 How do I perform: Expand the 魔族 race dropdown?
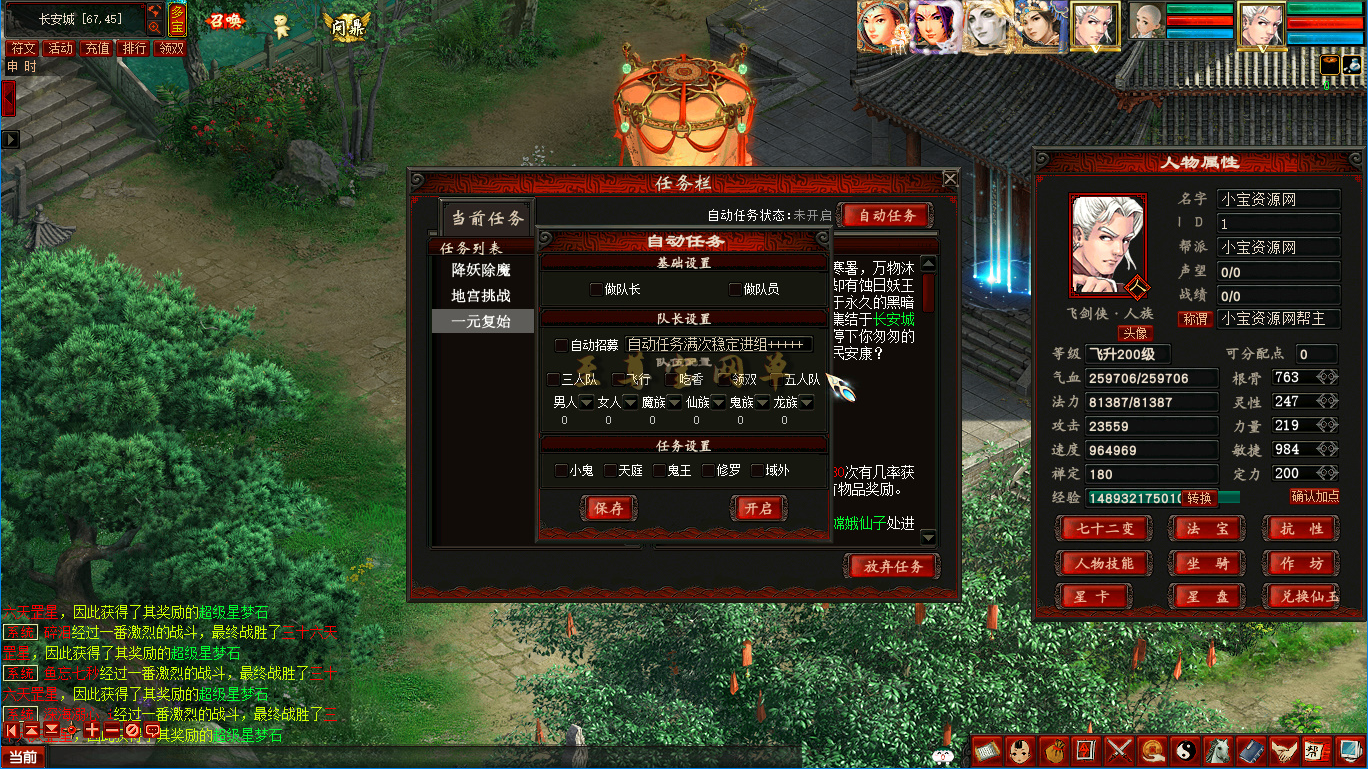point(673,403)
